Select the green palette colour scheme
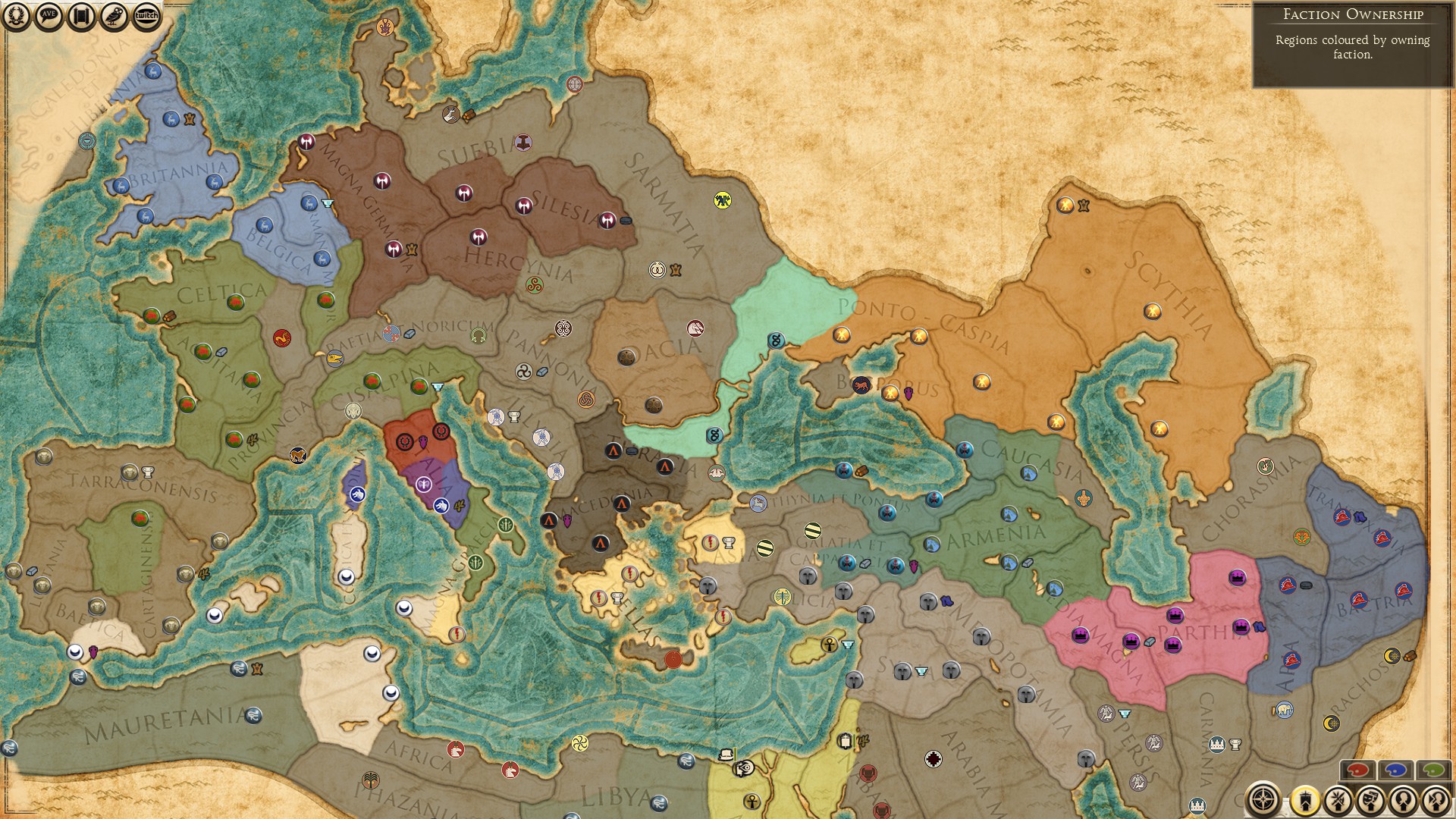Screen dimensions: 1456x819 1432,770
